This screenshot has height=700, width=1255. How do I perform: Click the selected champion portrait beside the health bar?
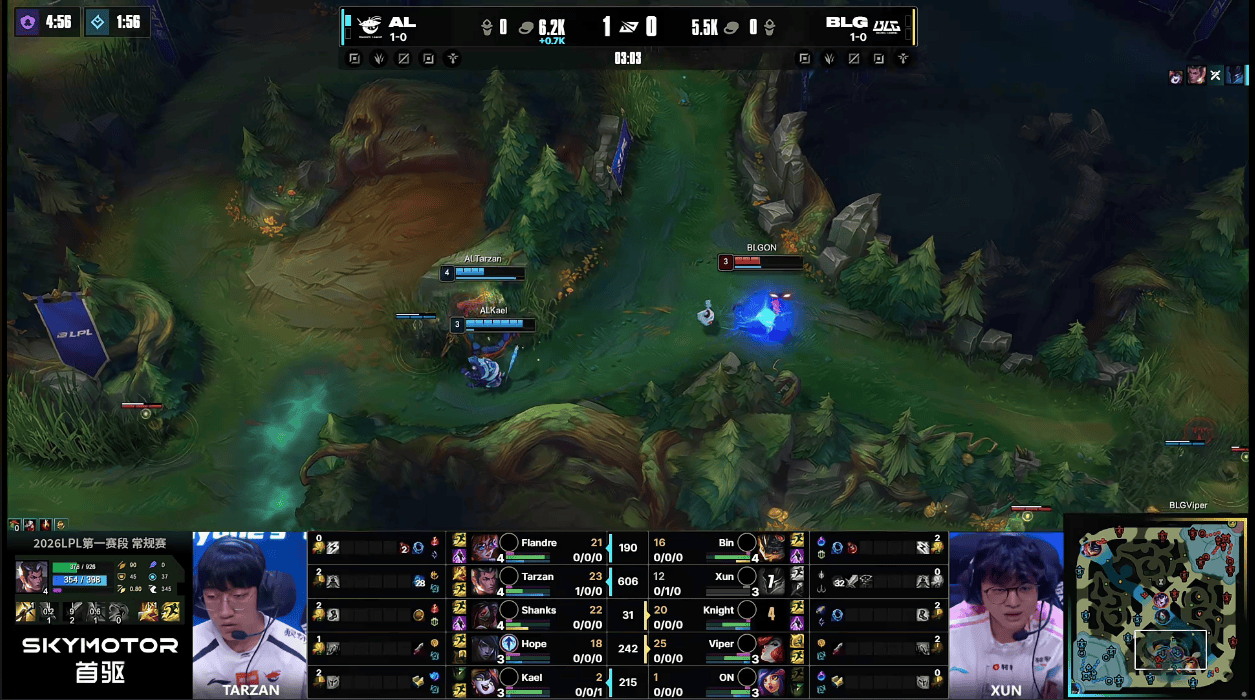pyautogui.click(x=31, y=577)
